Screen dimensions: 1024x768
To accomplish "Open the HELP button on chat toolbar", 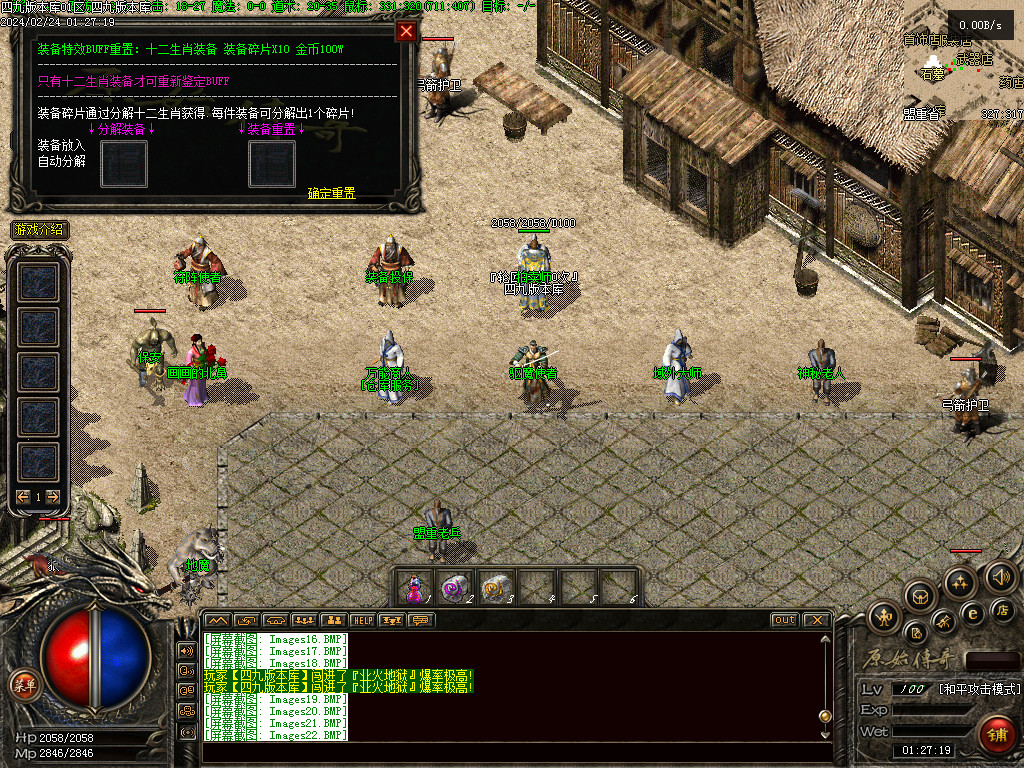I will click(x=362, y=620).
